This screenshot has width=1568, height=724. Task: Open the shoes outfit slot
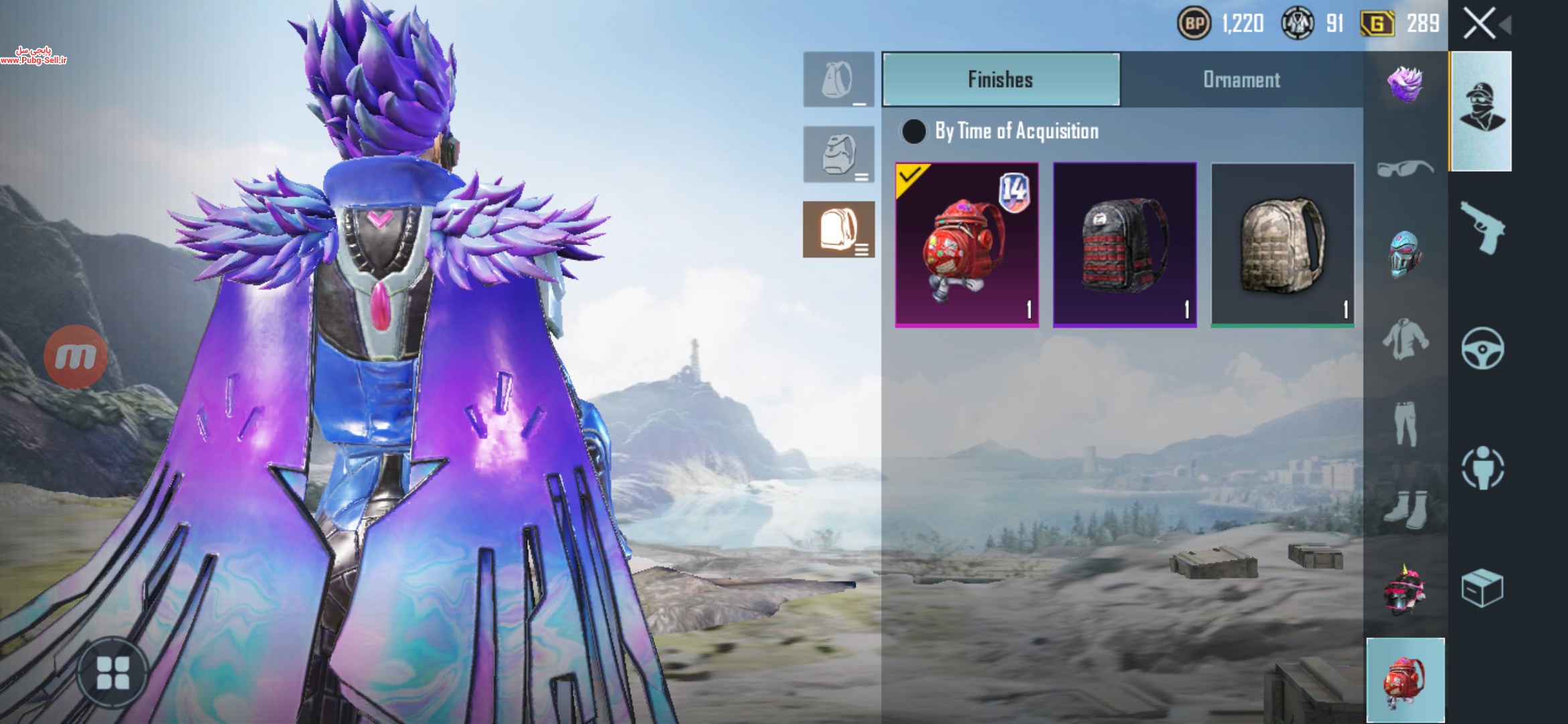click(1405, 509)
